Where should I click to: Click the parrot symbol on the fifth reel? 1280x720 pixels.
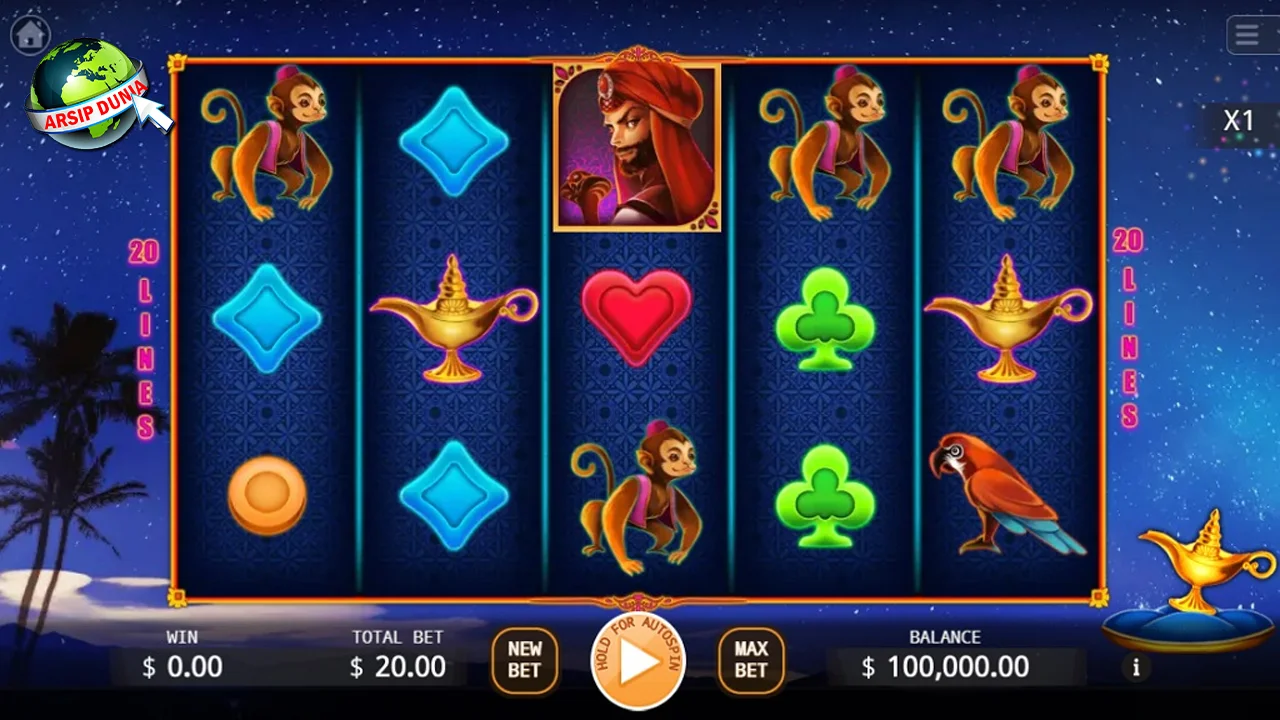tap(1005, 495)
